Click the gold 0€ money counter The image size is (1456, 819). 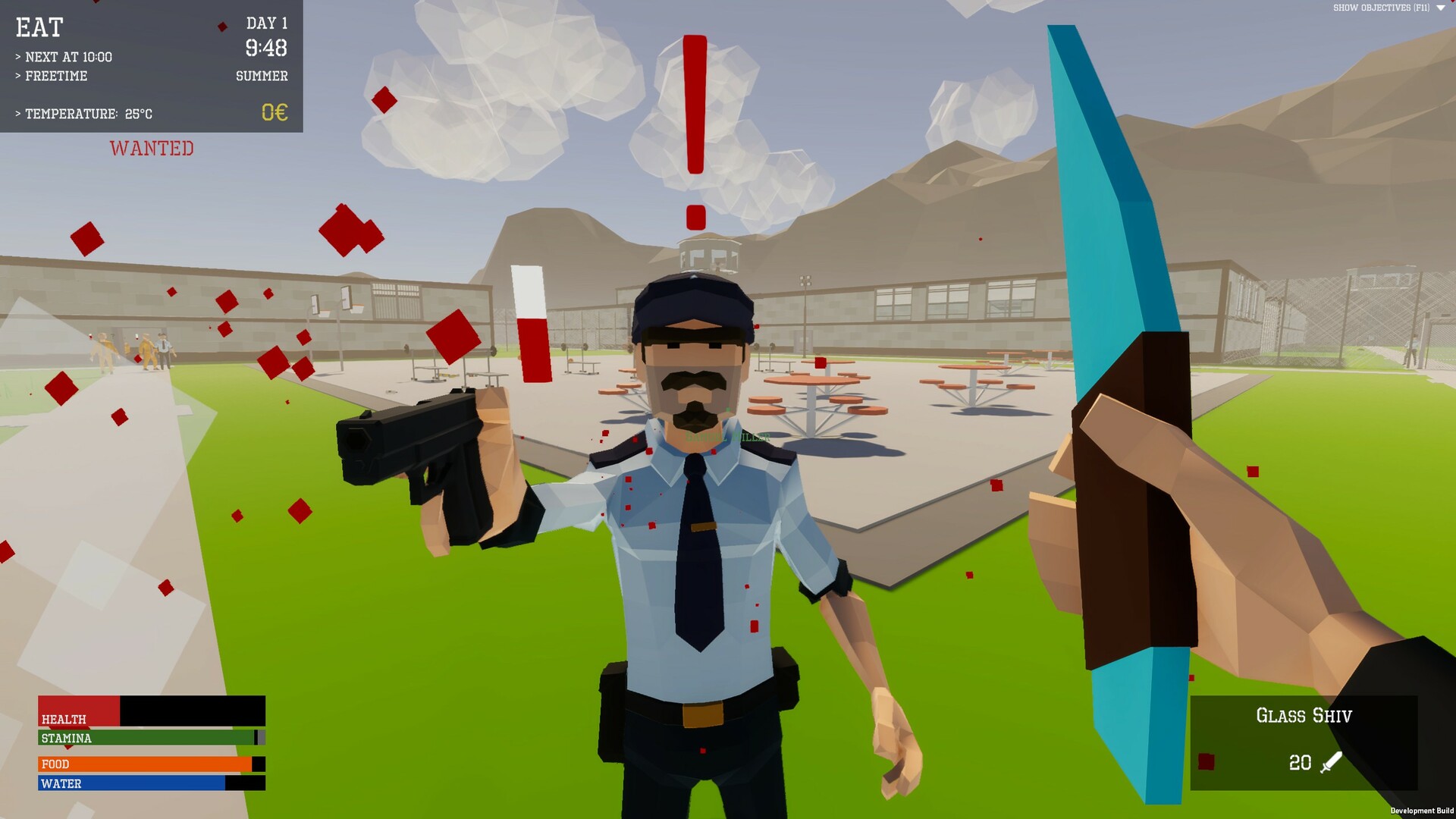point(274,113)
